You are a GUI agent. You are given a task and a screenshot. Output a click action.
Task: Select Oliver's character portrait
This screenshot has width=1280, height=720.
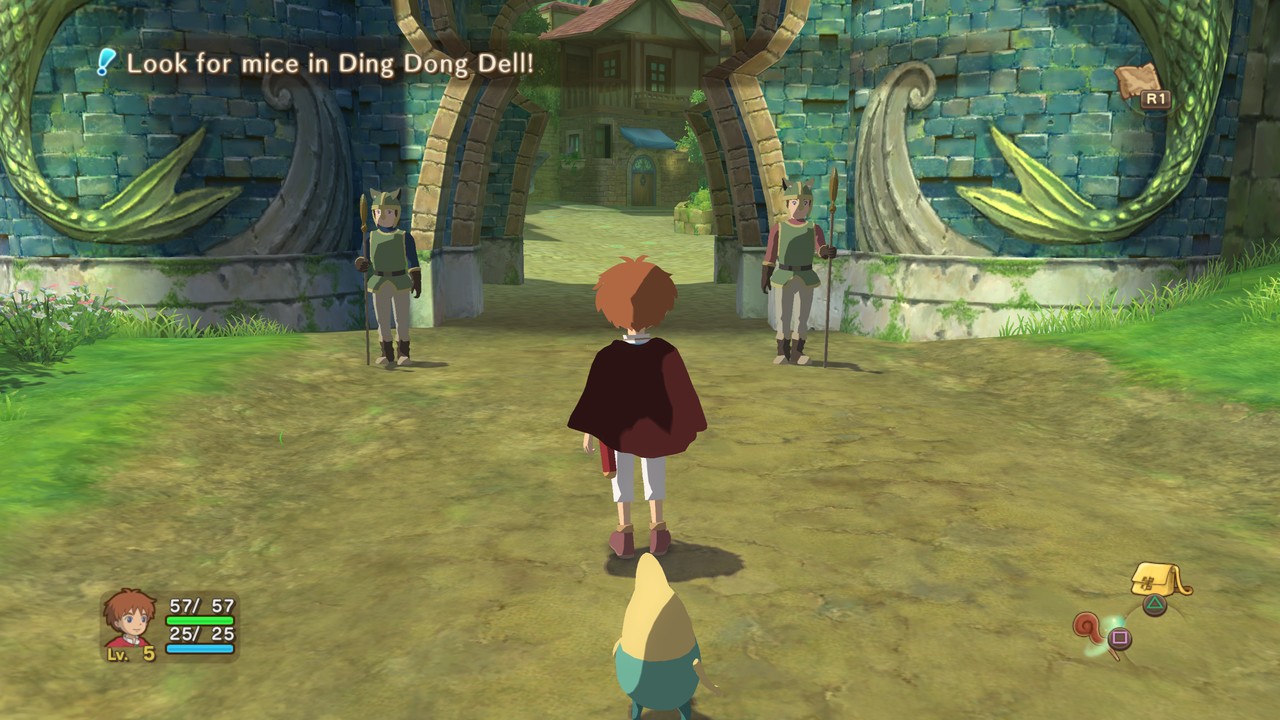click(130, 617)
